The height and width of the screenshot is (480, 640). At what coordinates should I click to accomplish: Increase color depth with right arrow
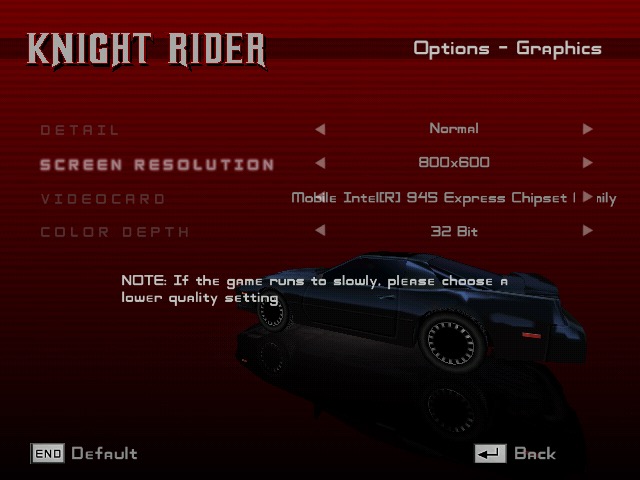tap(587, 231)
